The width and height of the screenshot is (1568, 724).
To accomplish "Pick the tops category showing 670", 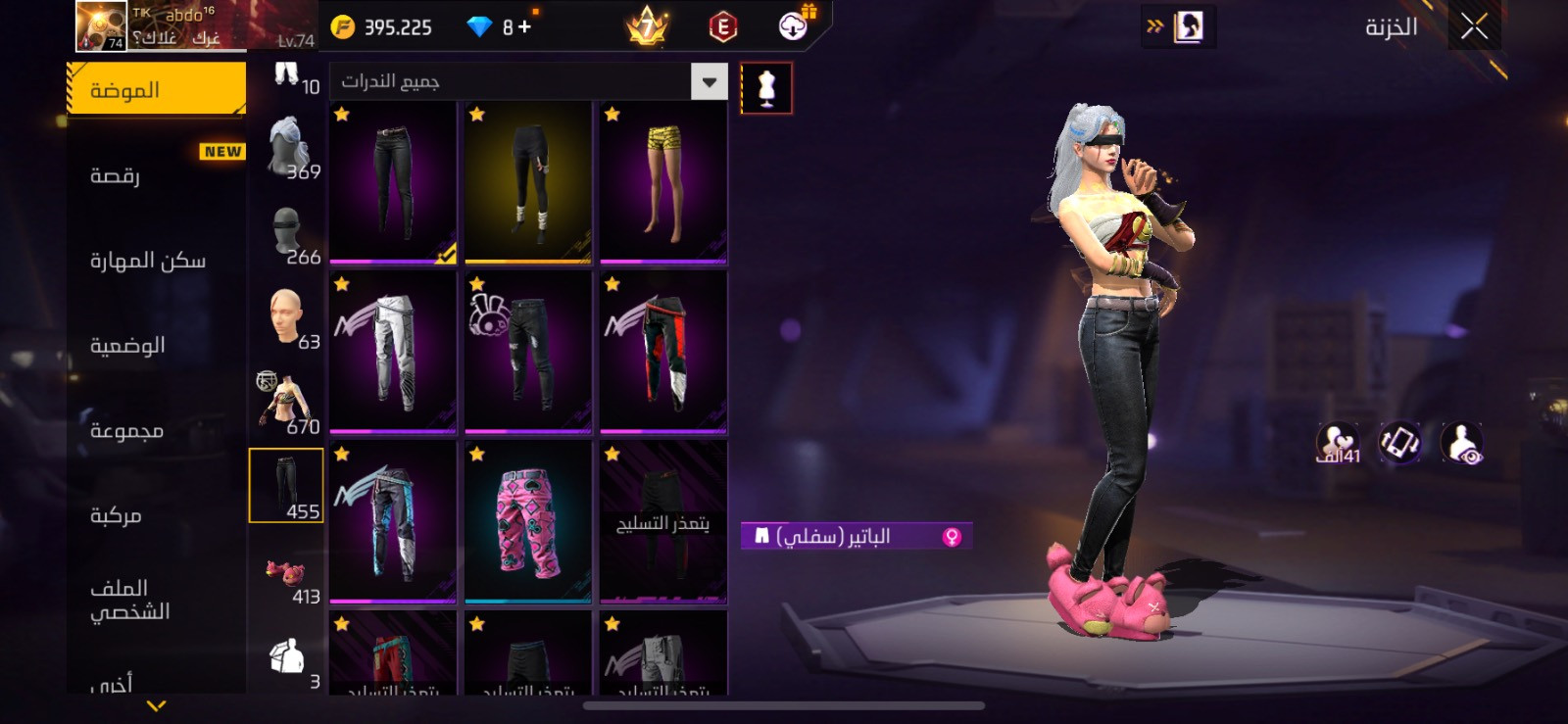I will [286, 404].
